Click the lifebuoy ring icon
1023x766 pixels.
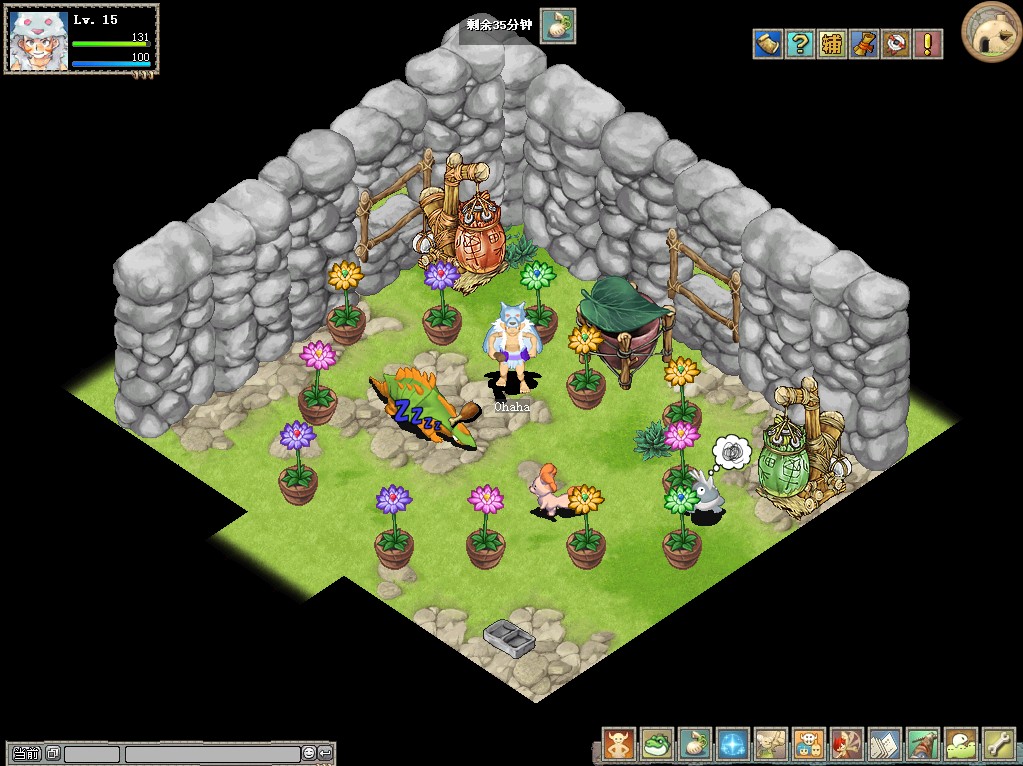click(x=896, y=44)
